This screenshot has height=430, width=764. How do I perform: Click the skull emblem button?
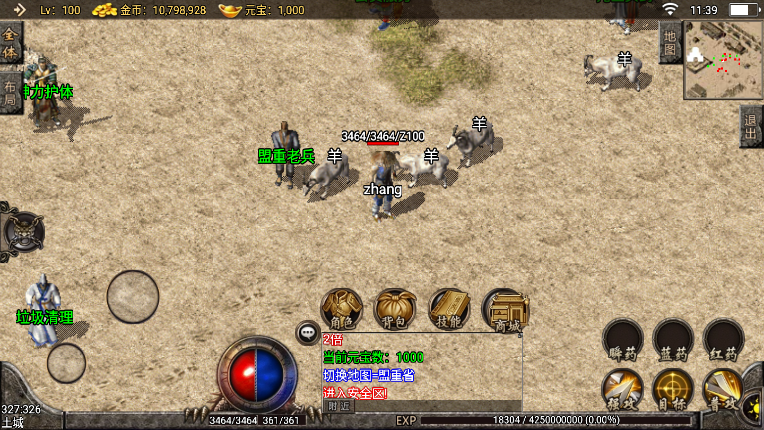coord(23,232)
